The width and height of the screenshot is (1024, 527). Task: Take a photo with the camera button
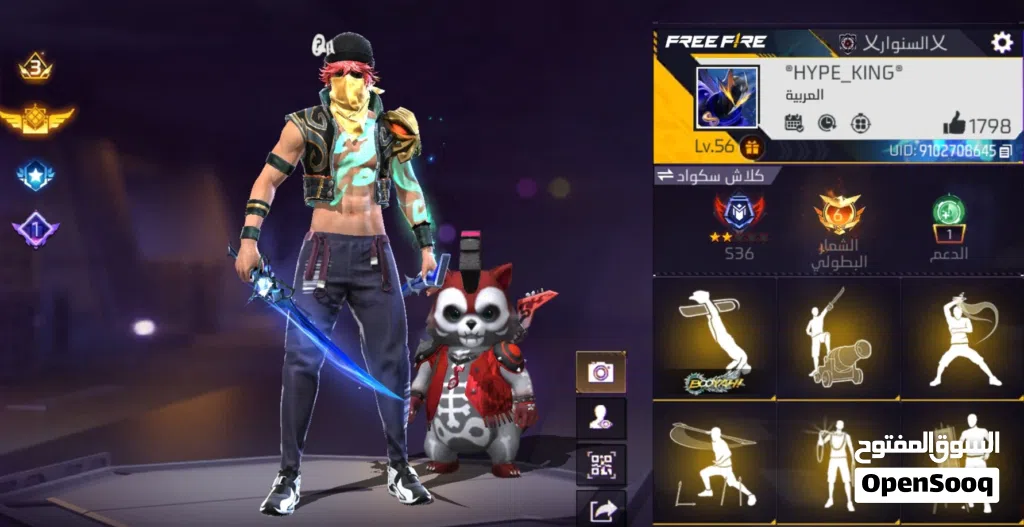click(x=601, y=372)
